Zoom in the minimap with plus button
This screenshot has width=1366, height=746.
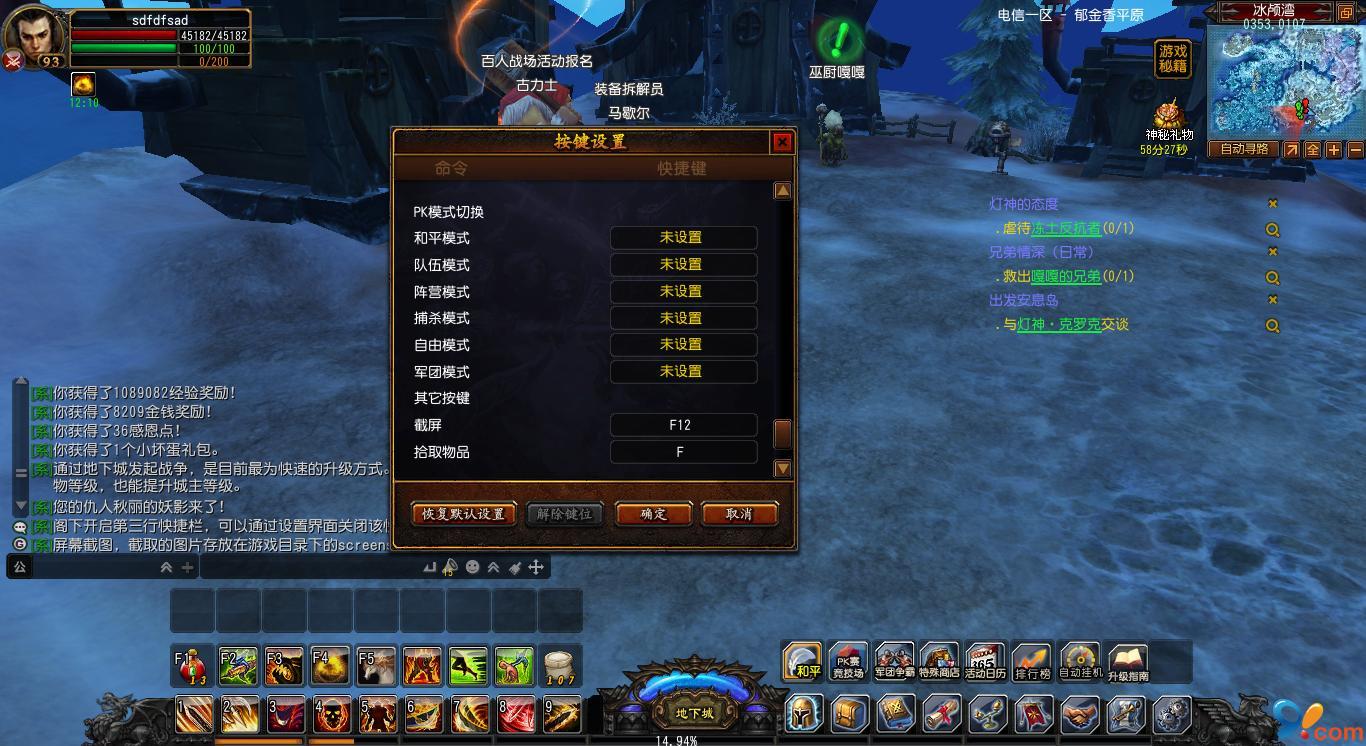coord(1334,150)
